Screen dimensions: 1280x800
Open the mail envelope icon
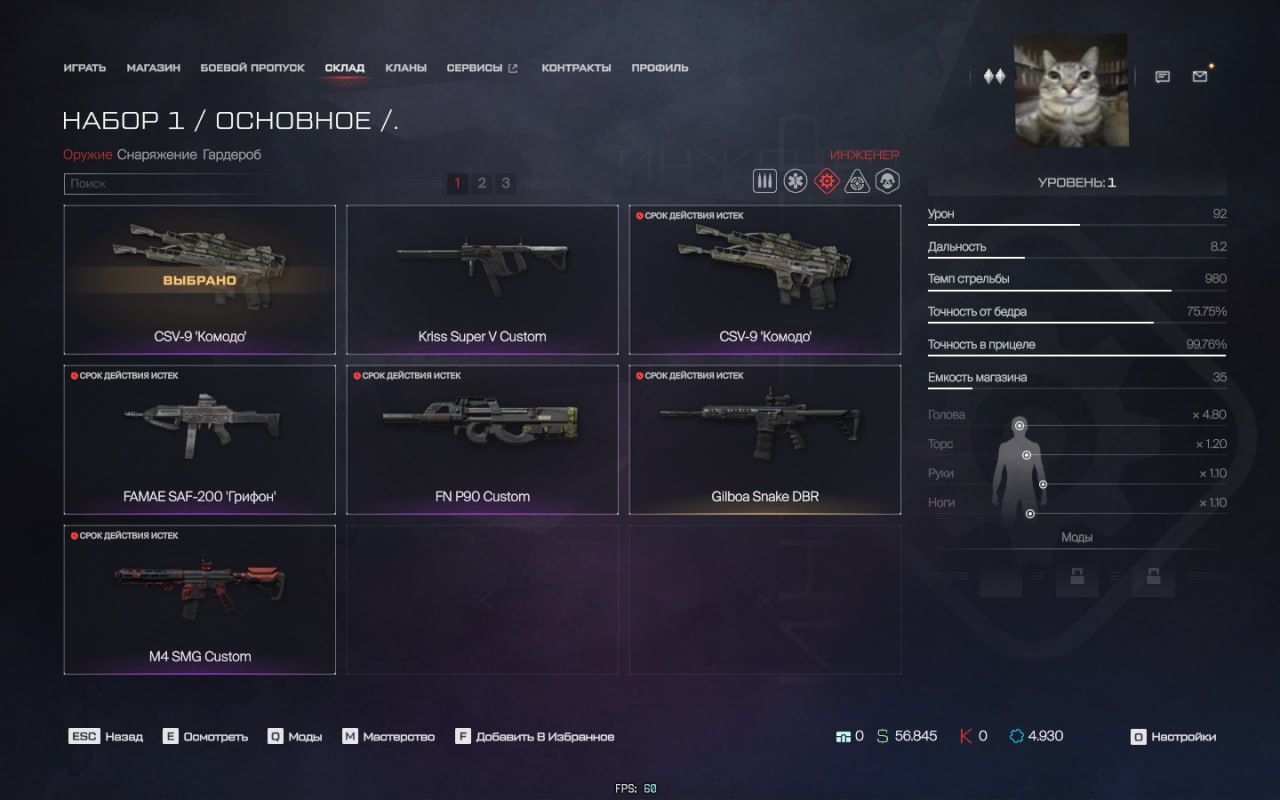point(1200,76)
